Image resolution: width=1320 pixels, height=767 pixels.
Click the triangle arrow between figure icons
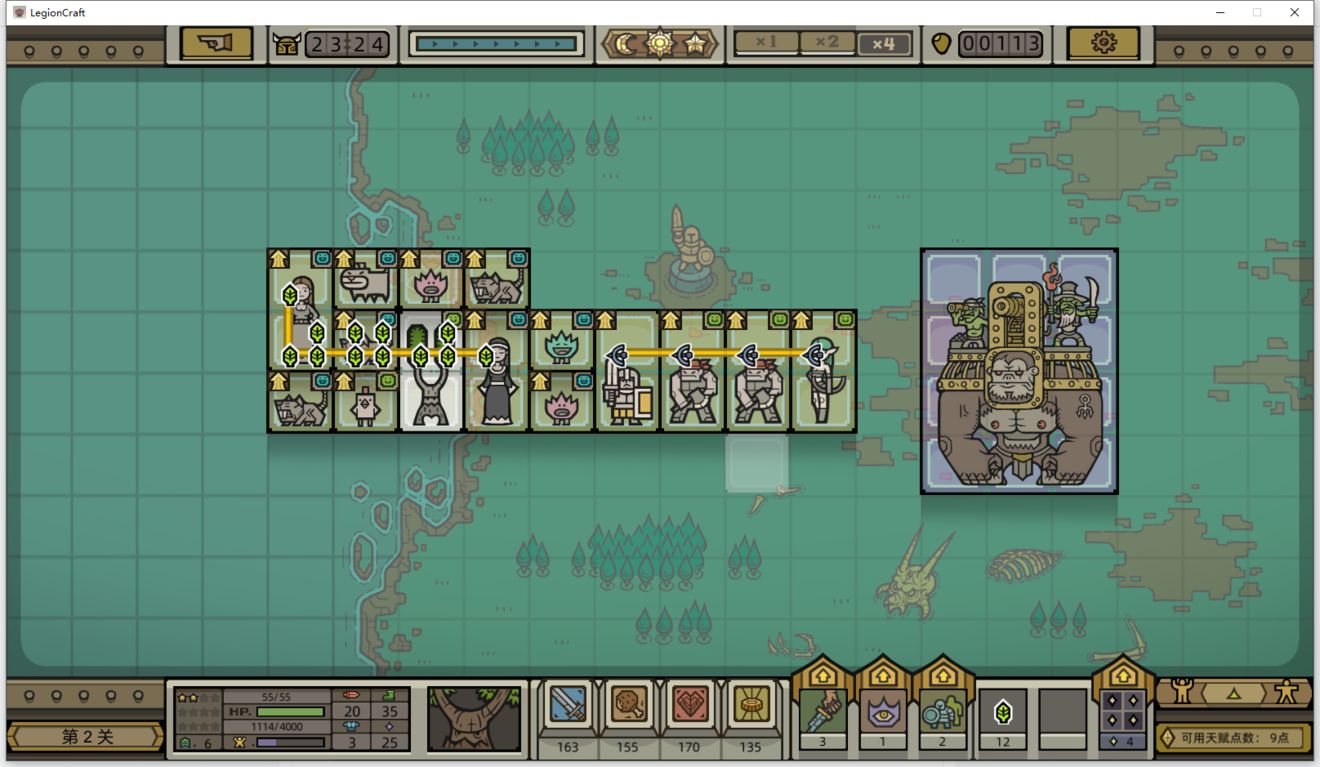tap(1233, 692)
